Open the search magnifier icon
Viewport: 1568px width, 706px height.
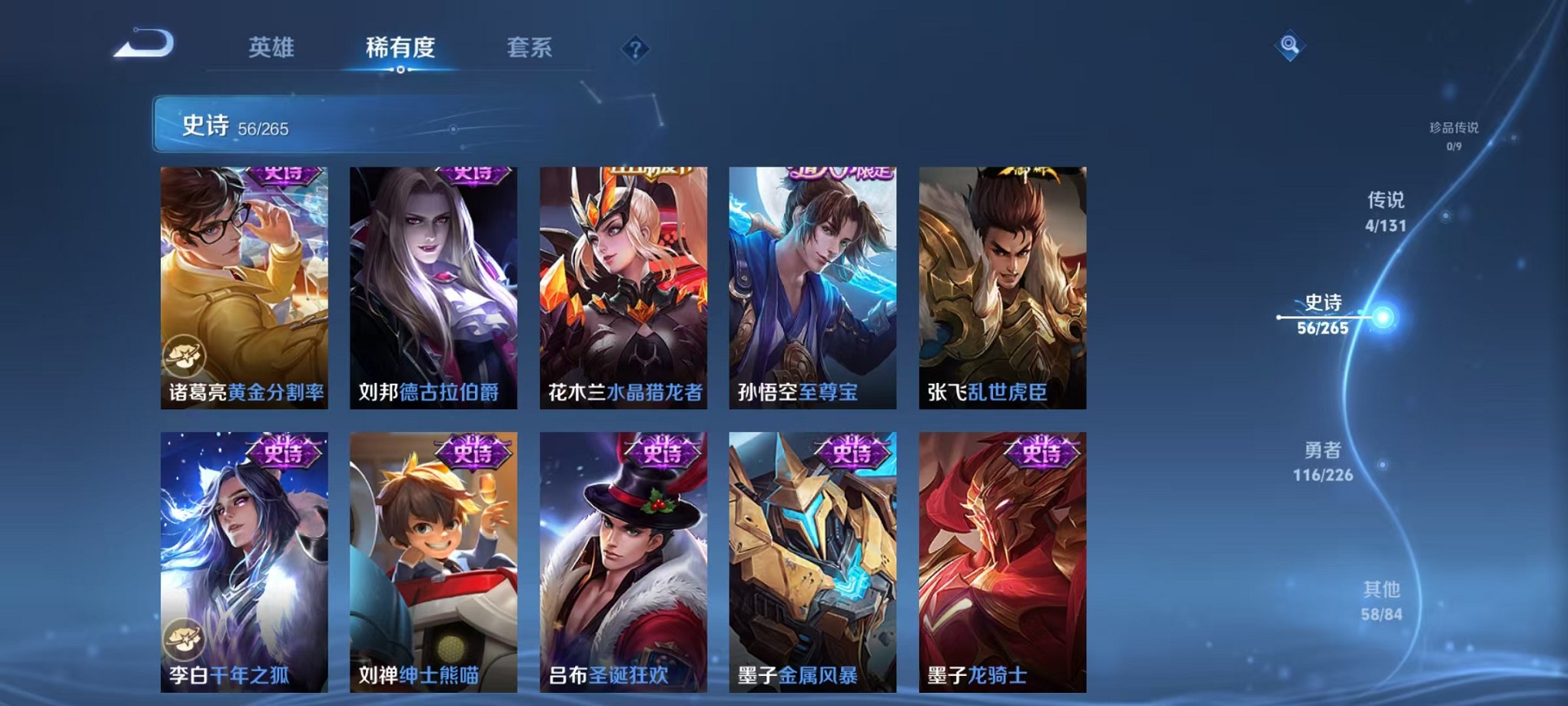pos(1290,44)
